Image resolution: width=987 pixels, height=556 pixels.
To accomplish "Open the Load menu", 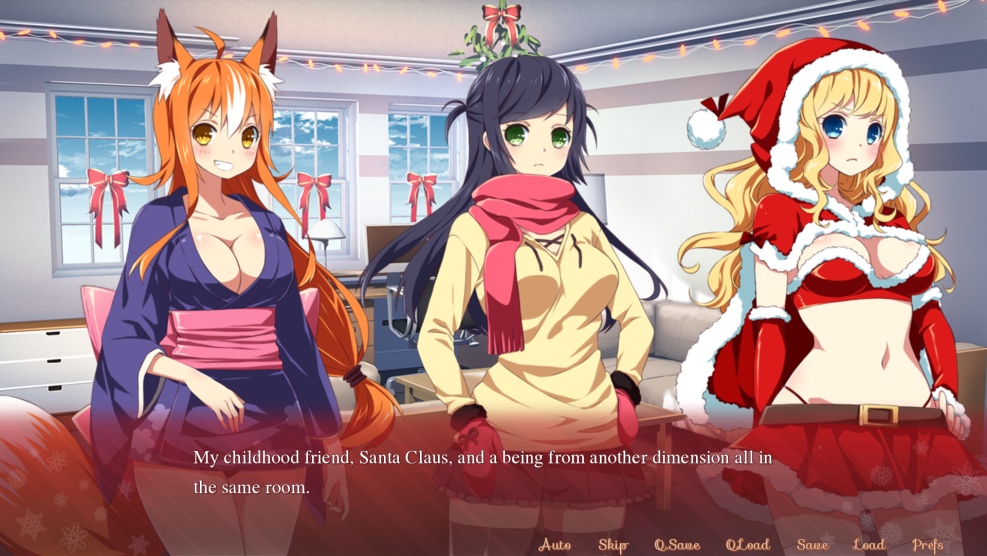I will click(x=868, y=545).
